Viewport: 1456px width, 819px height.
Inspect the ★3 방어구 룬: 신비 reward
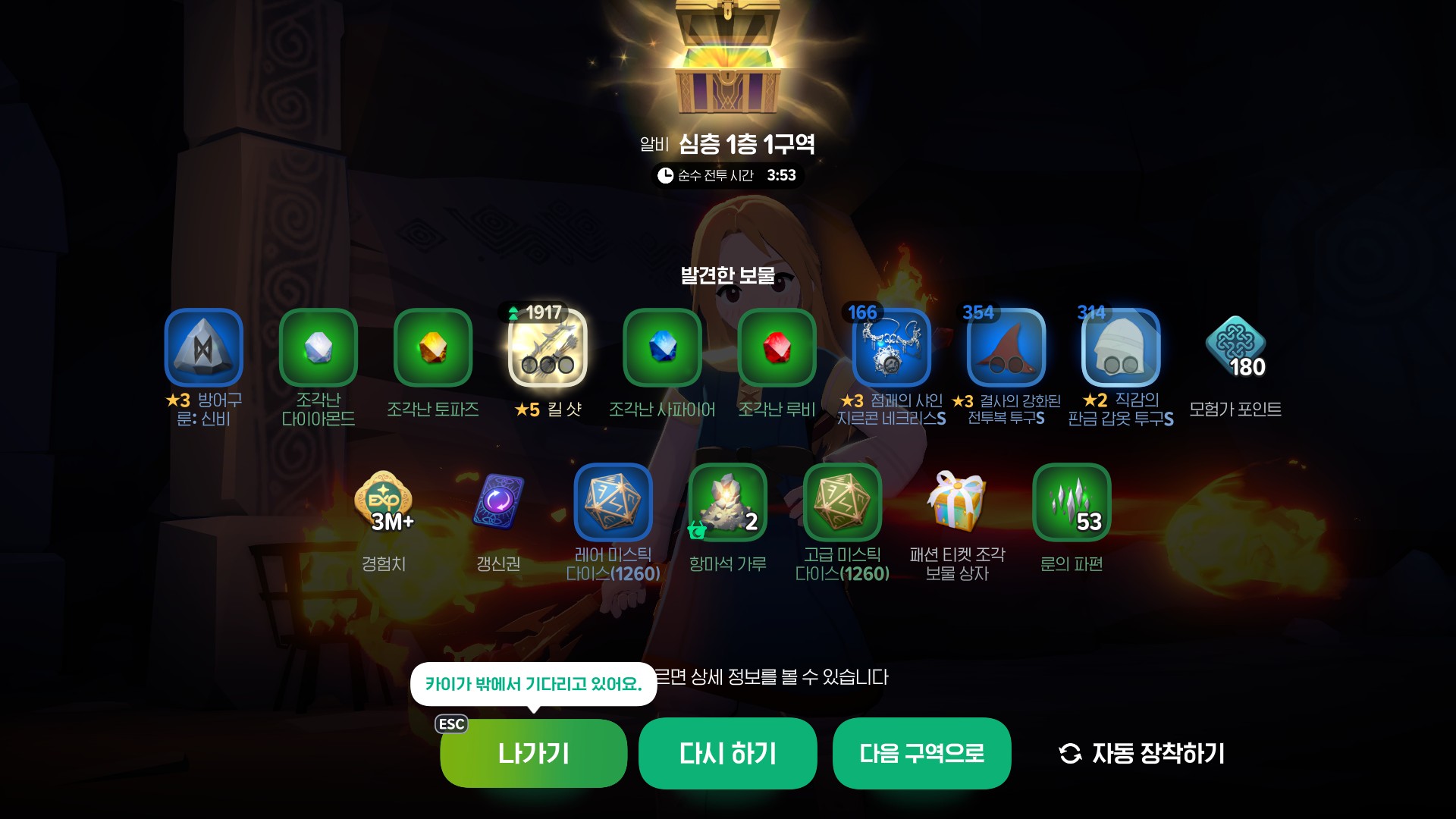204,348
